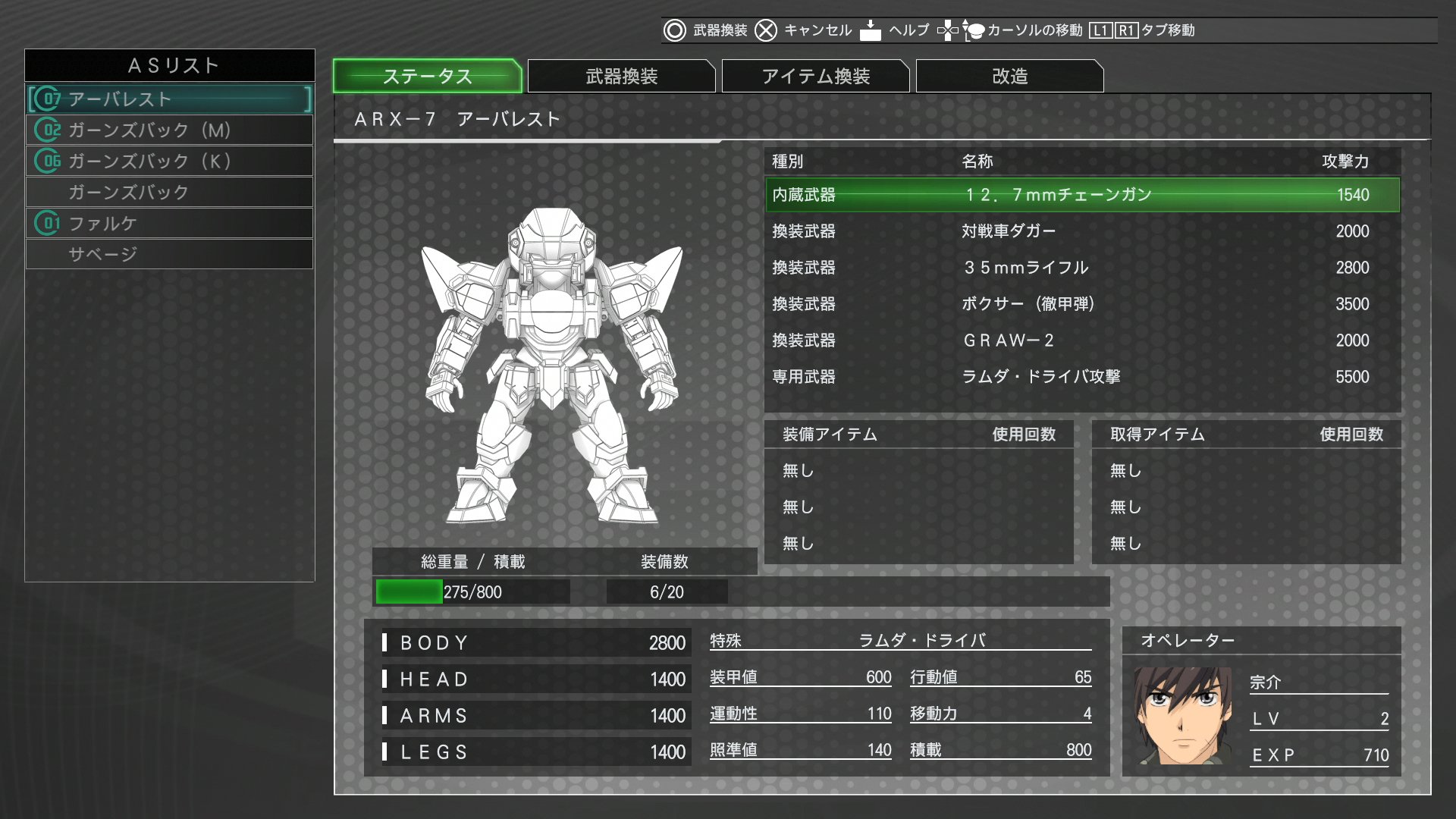Image resolution: width=1456 pixels, height=819 pixels.
Task: Choose the サベージ list entry
Action: 170,255
